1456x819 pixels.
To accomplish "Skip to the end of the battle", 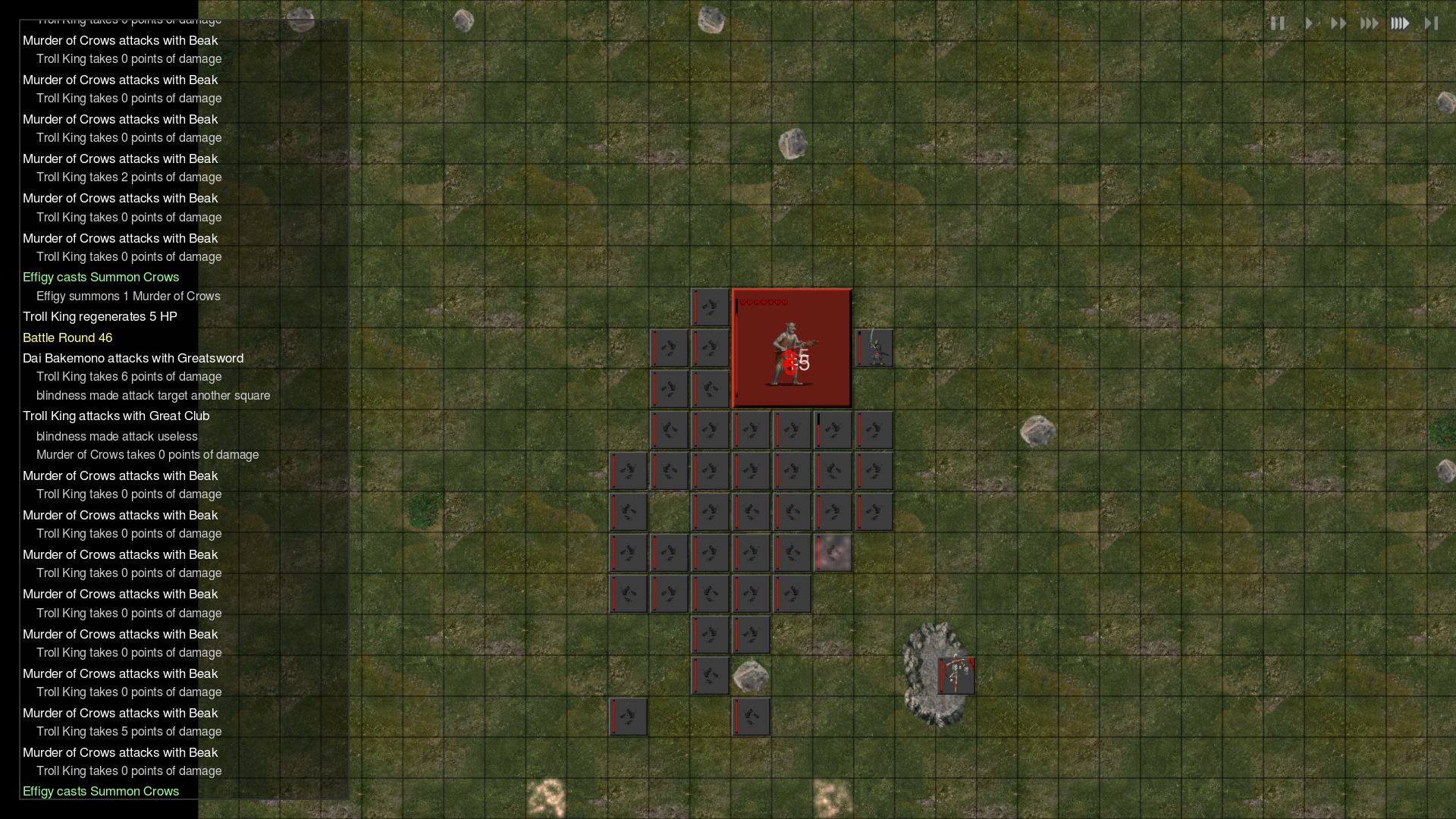I will pos(1431,24).
